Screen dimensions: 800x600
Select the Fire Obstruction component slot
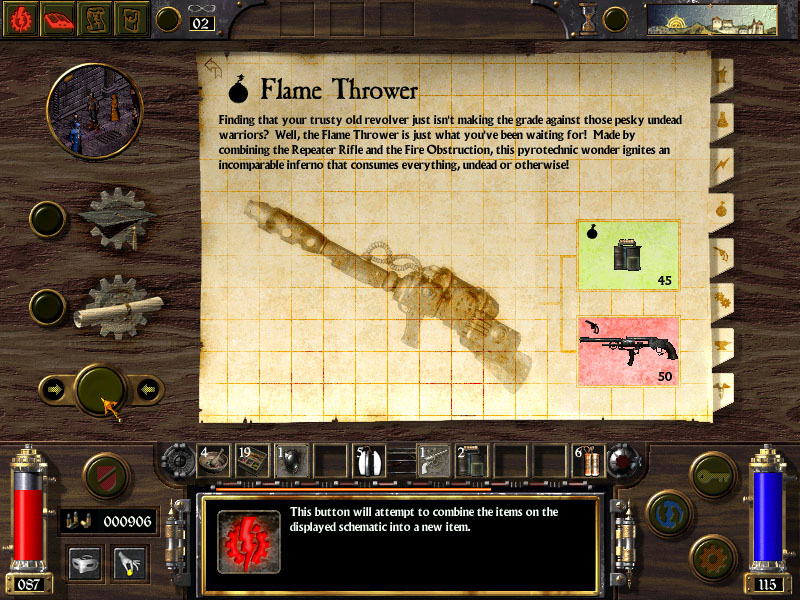628,256
